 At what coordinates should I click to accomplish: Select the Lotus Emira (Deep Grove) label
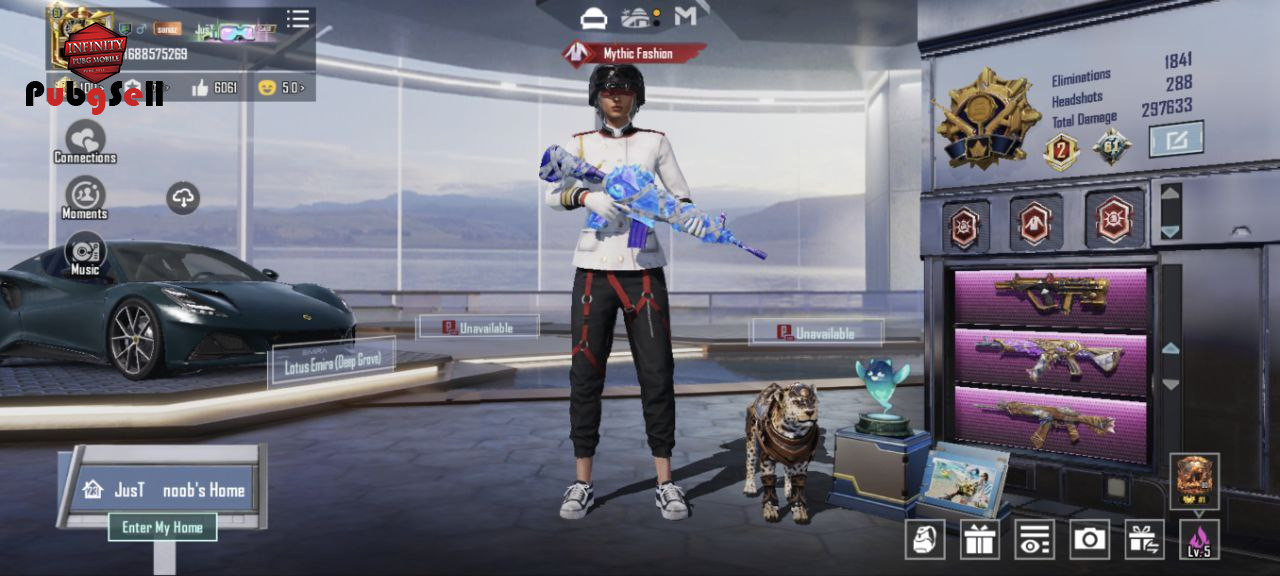point(332,361)
